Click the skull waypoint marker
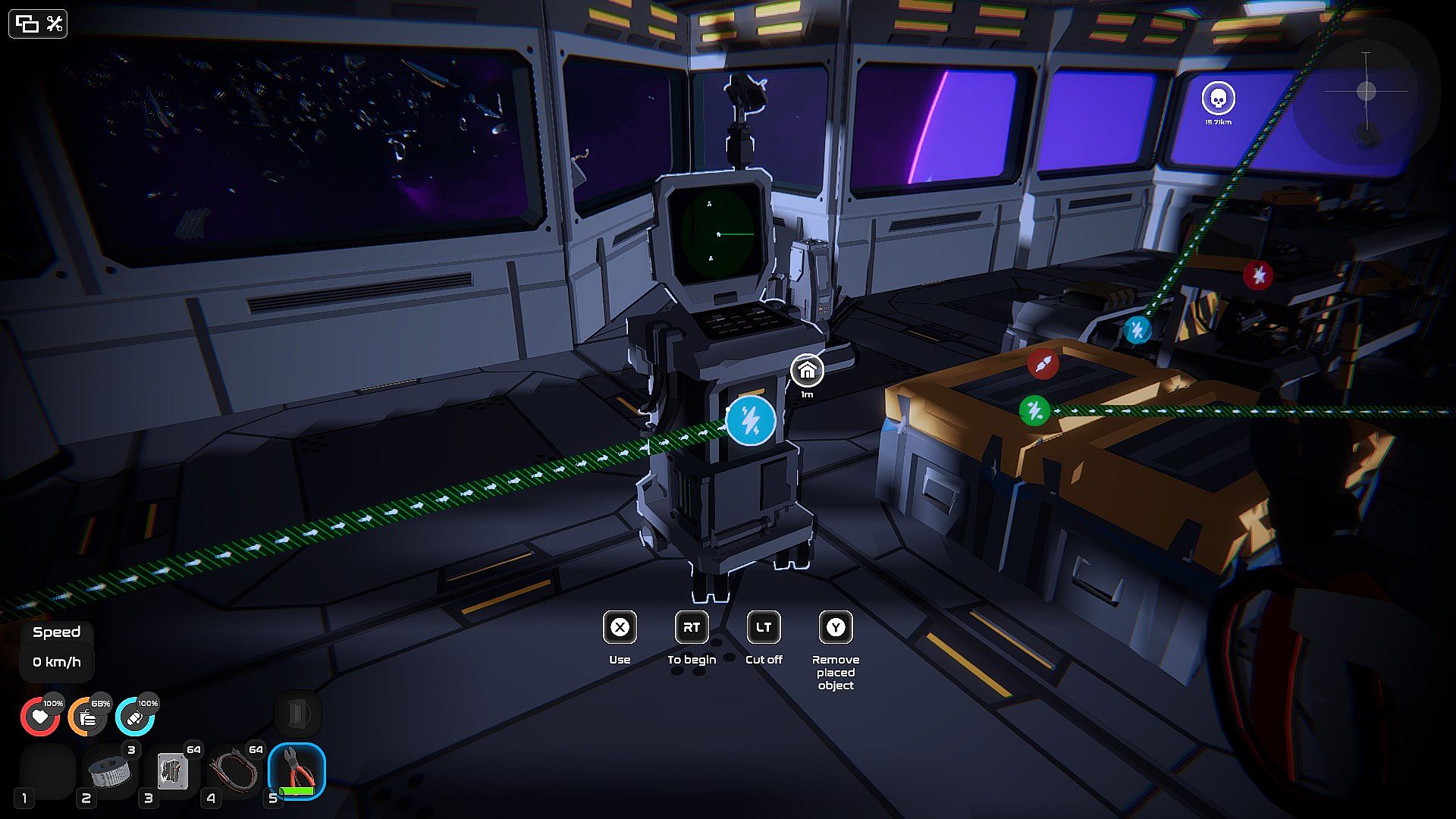Viewport: 1456px width, 819px height. coord(1218,99)
